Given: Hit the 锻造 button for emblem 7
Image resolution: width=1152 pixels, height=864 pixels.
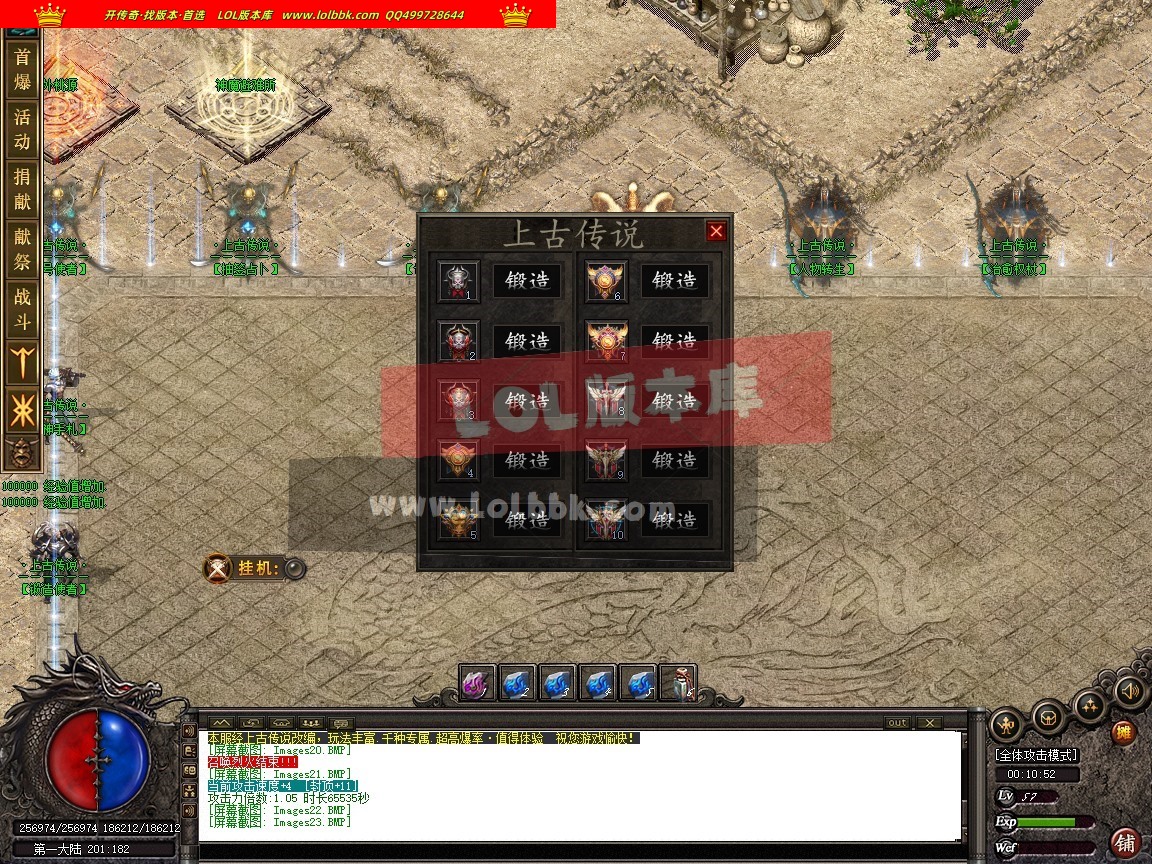Looking at the screenshot, I should [675, 341].
